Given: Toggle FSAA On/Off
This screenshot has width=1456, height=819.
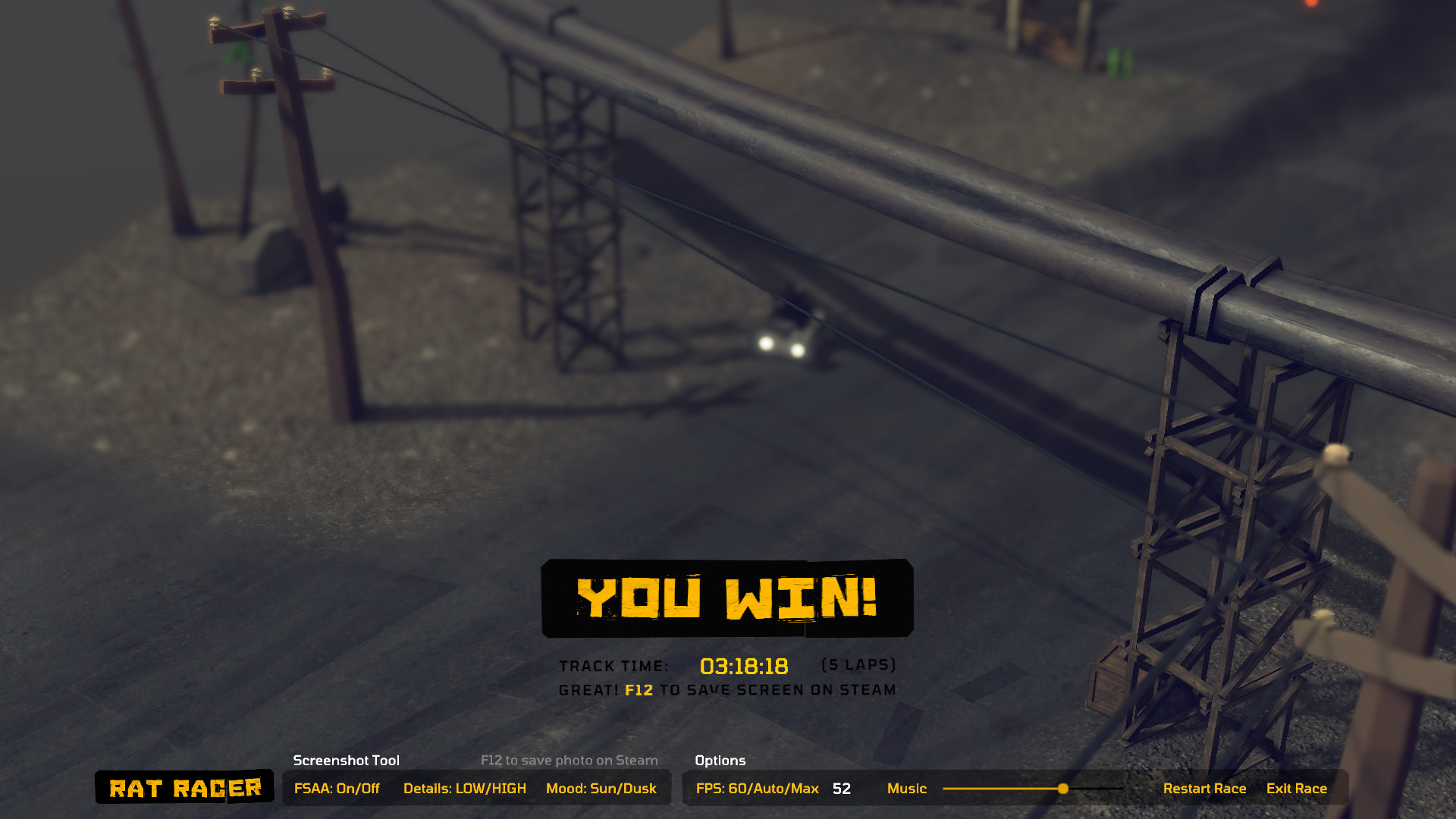Looking at the screenshot, I should point(337,788).
